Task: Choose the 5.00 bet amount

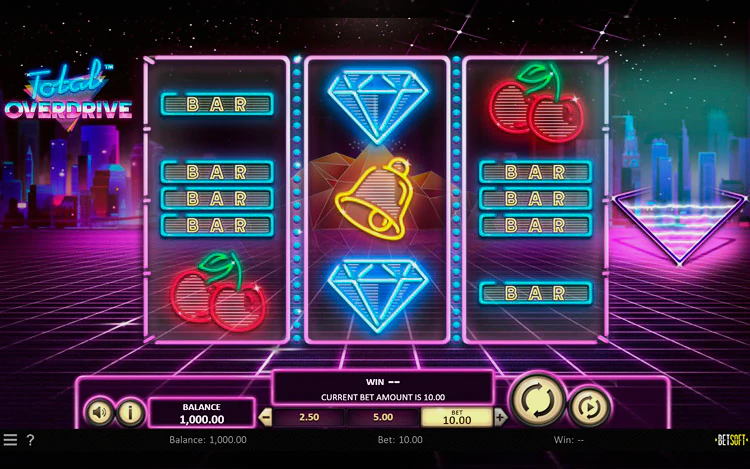Action: [382, 417]
